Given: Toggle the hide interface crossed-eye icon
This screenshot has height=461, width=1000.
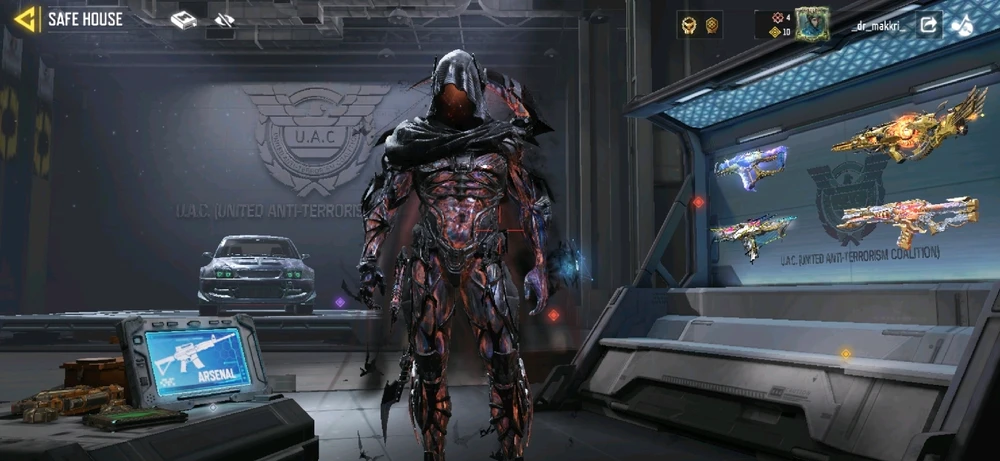Looking at the screenshot, I should pos(224,20).
